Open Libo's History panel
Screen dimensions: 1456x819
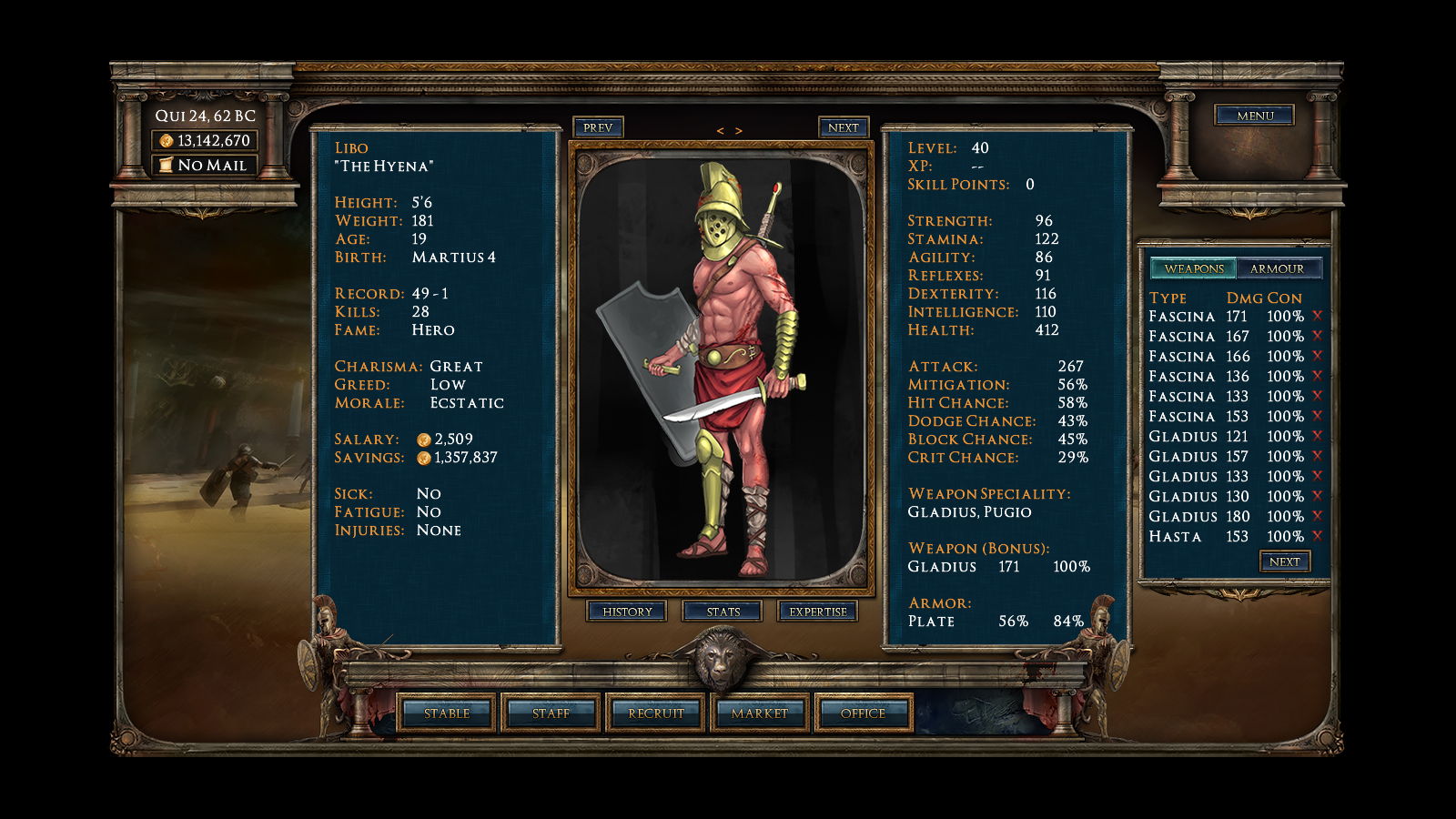pyautogui.click(x=627, y=612)
